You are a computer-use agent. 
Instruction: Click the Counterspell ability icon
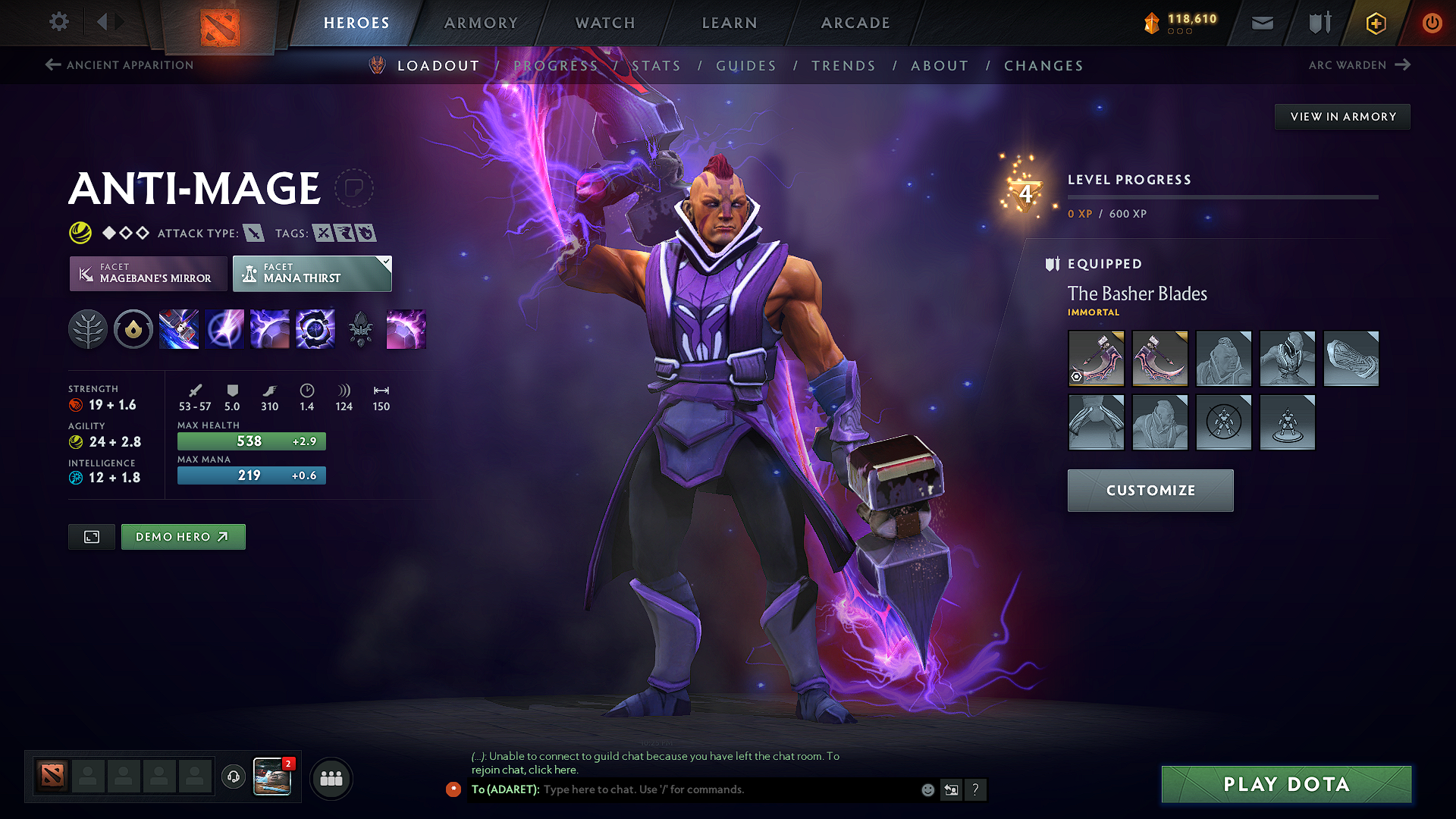click(x=270, y=328)
